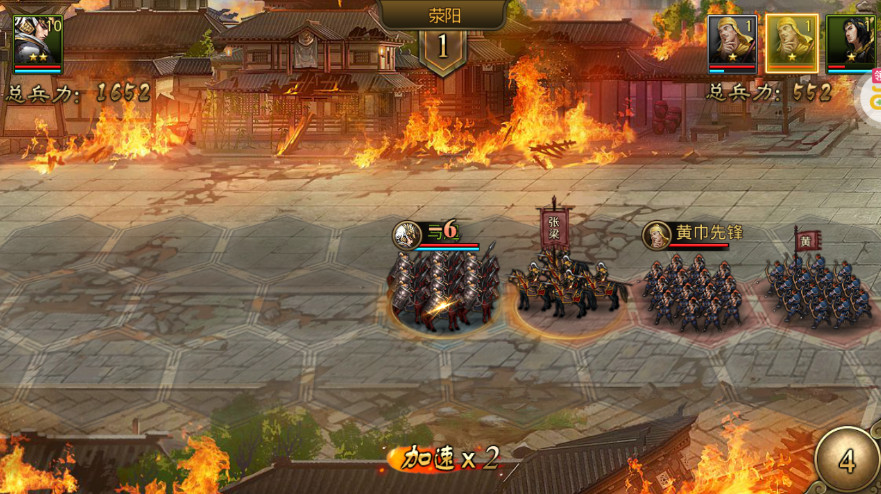Select the level 10 two-star general portrait

38,42
